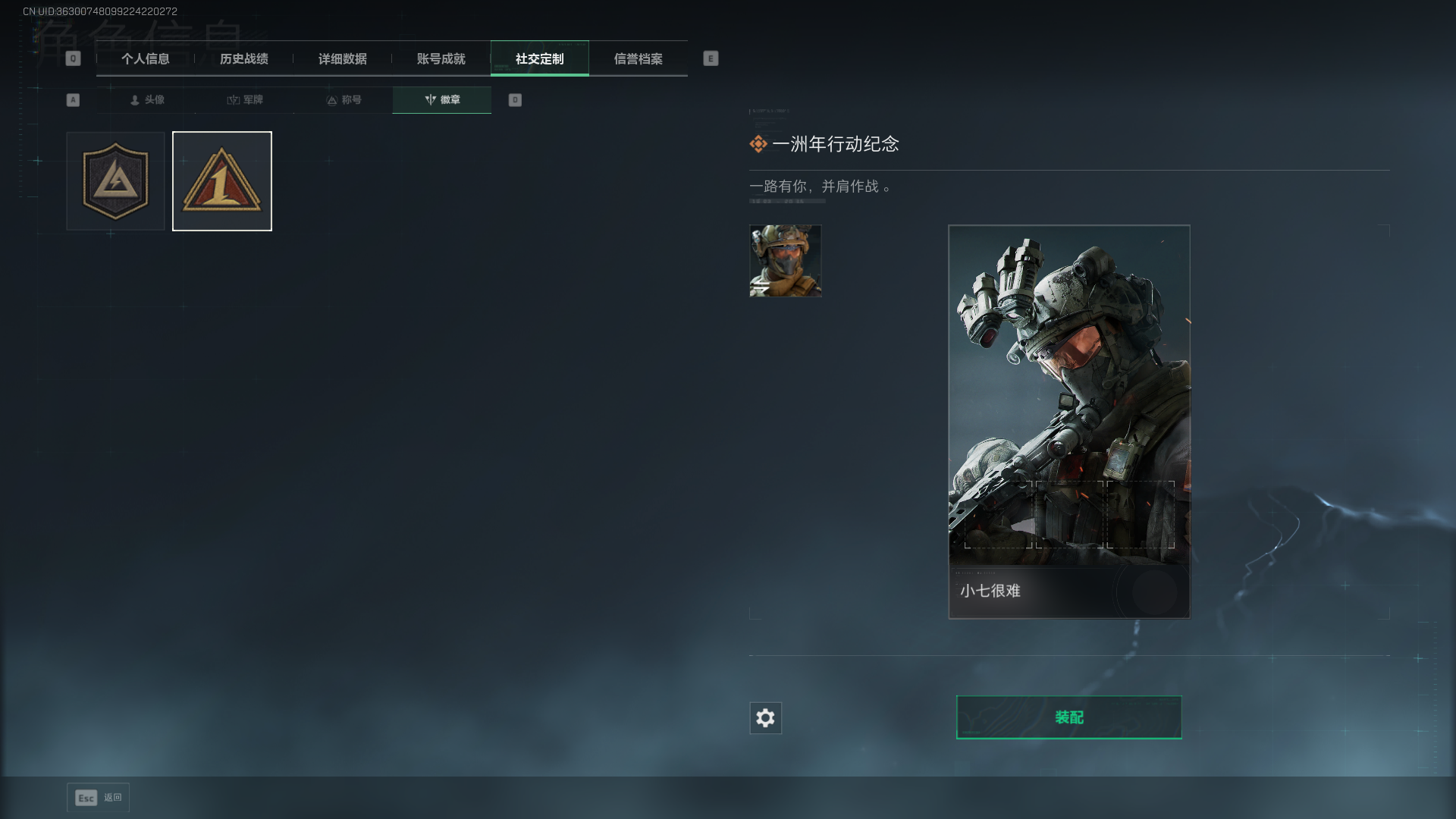This screenshot has height=819, width=1456.
Task: Show the 详细数据 tab
Action: click(x=343, y=59)
